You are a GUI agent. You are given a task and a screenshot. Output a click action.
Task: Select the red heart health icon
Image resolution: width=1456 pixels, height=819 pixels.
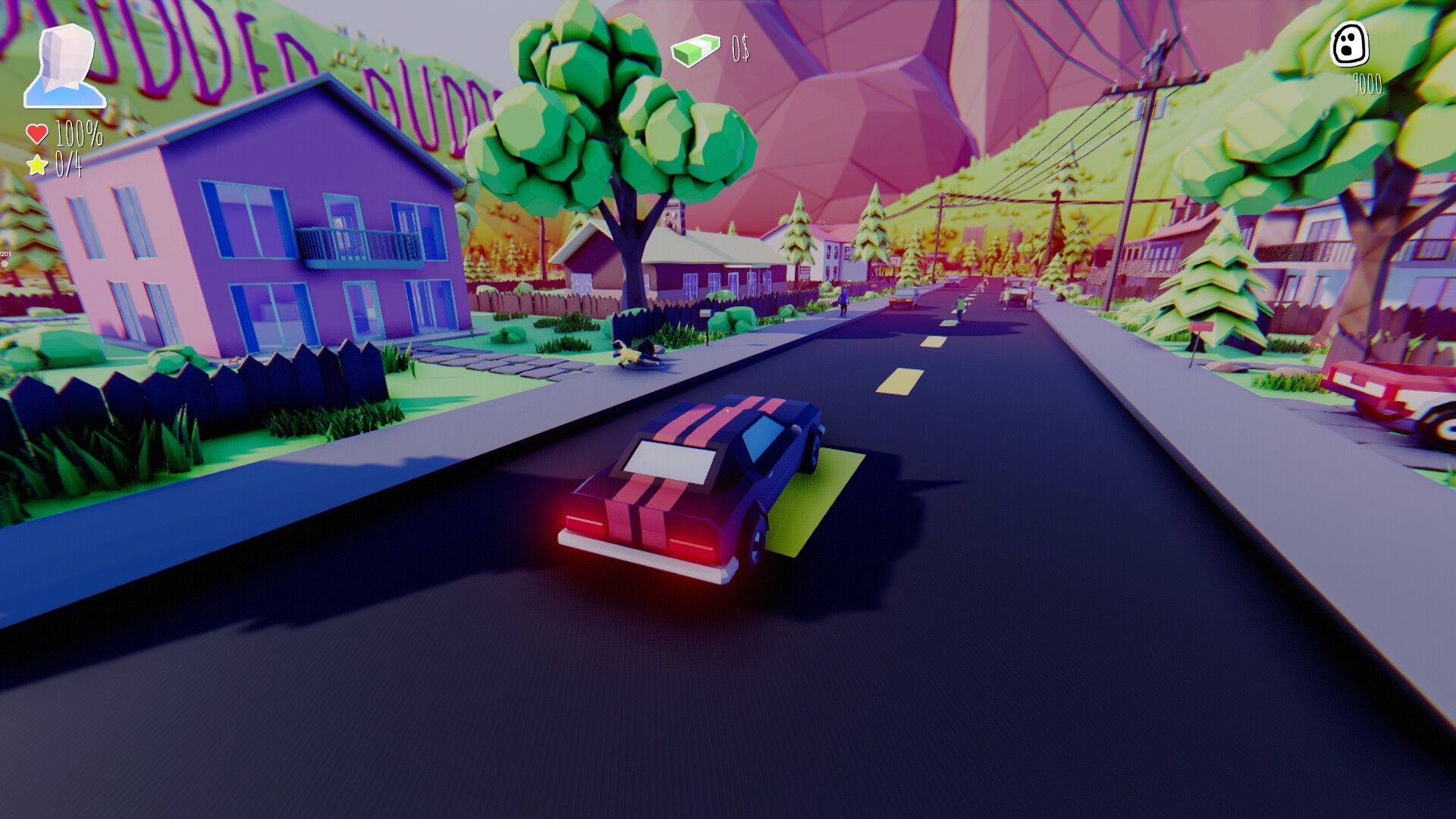tap(36, 133)
